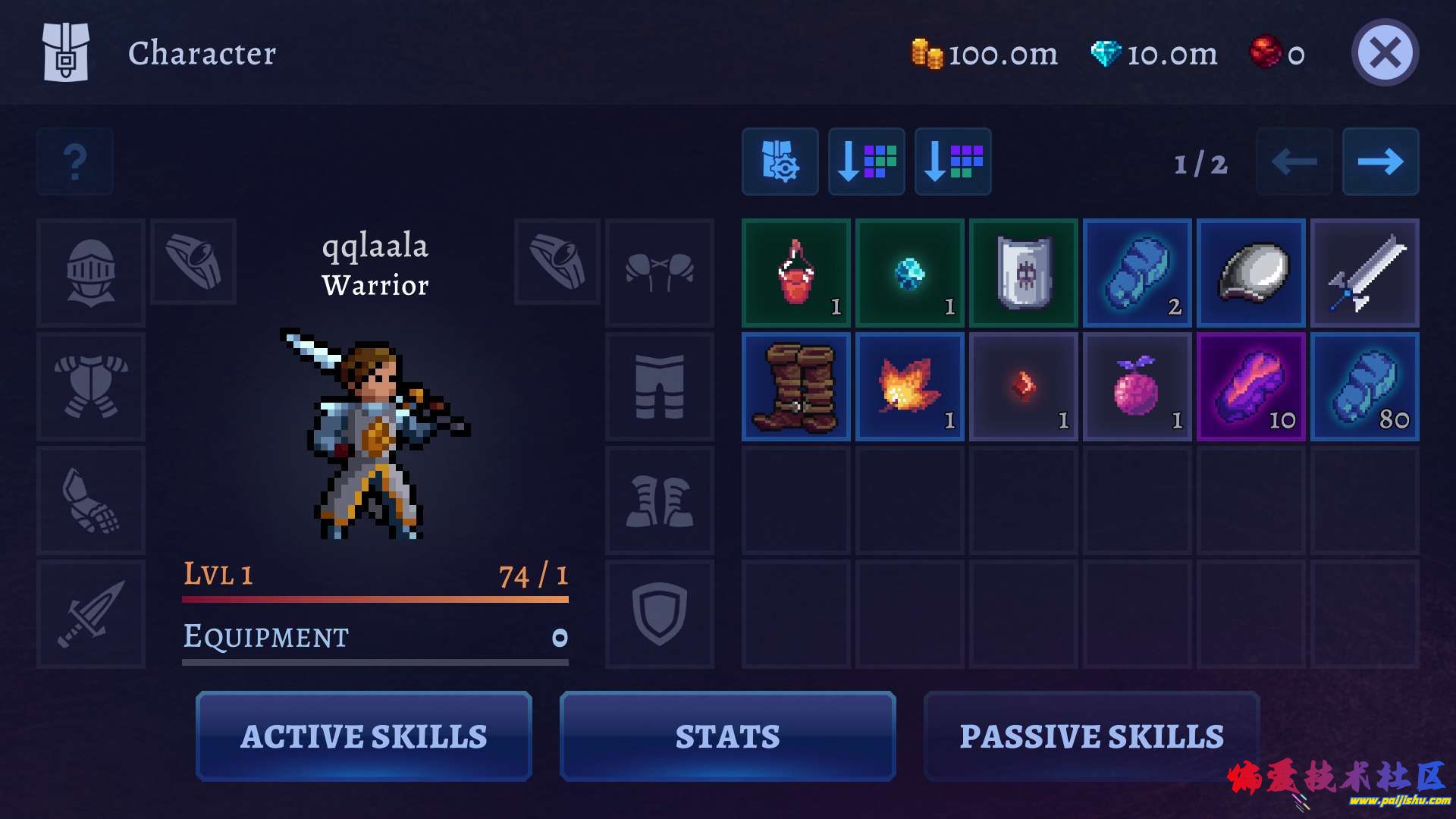Select the blue ore stack of 80
Screen dimensions: 1456x819
pos(1365,387)
